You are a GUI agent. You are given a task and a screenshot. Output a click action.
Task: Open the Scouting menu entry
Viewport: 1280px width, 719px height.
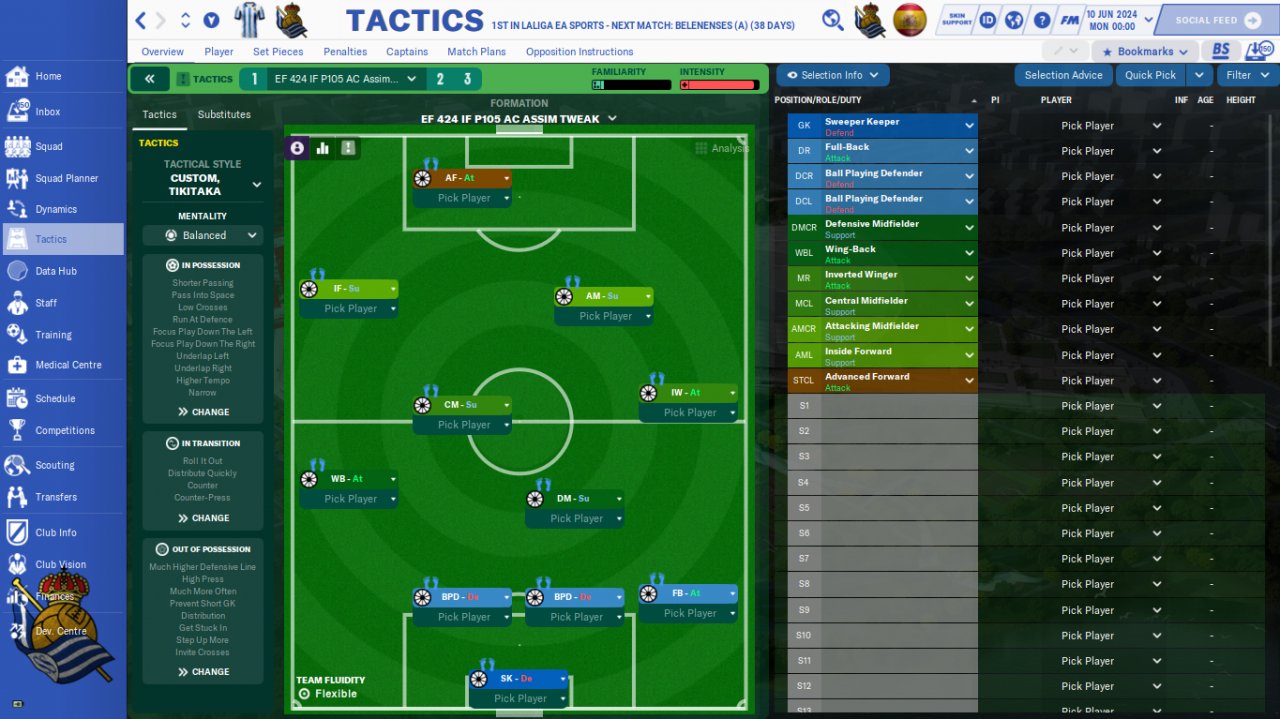55,465
